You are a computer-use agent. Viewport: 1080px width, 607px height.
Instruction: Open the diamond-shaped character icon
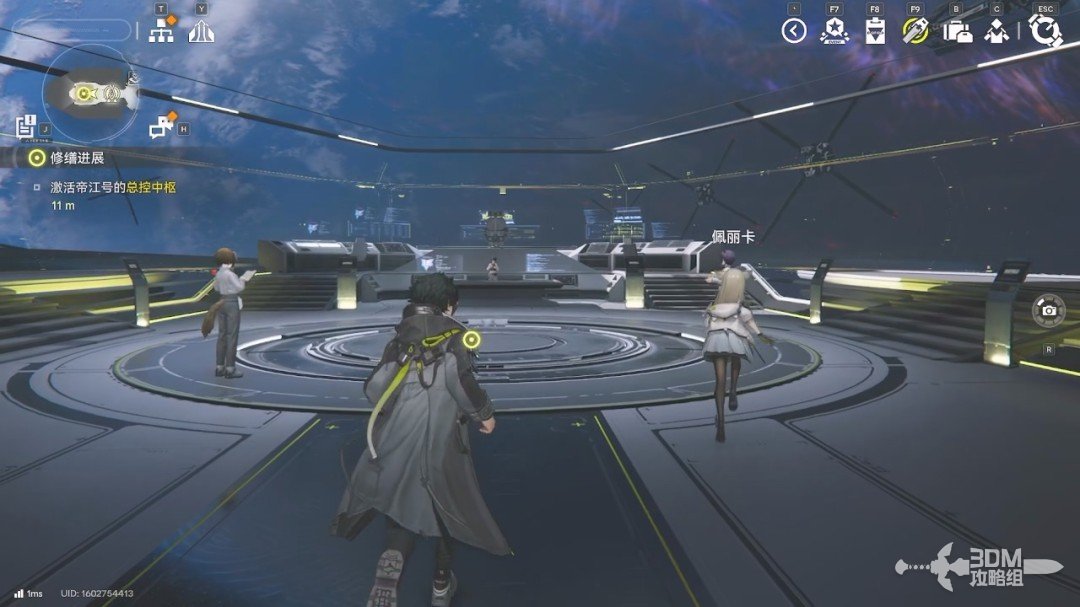(x=996, y=31)
